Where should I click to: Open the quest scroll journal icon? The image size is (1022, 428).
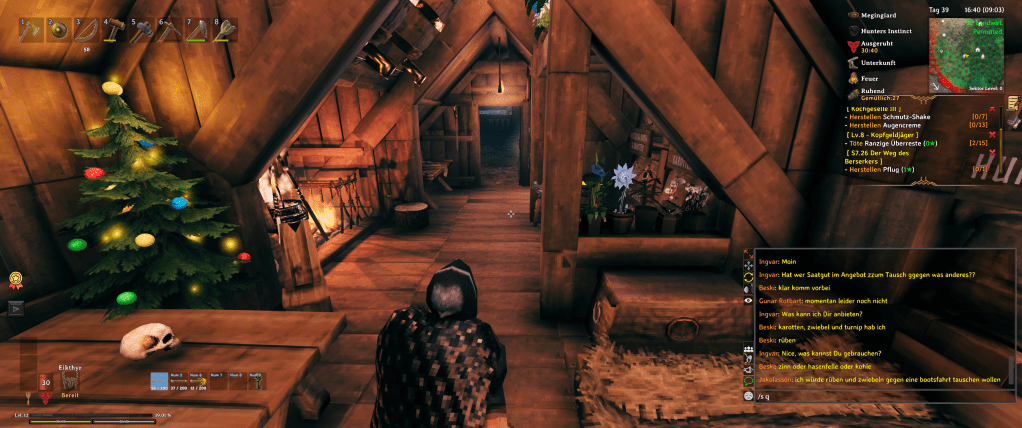[x=1012, y=103]
